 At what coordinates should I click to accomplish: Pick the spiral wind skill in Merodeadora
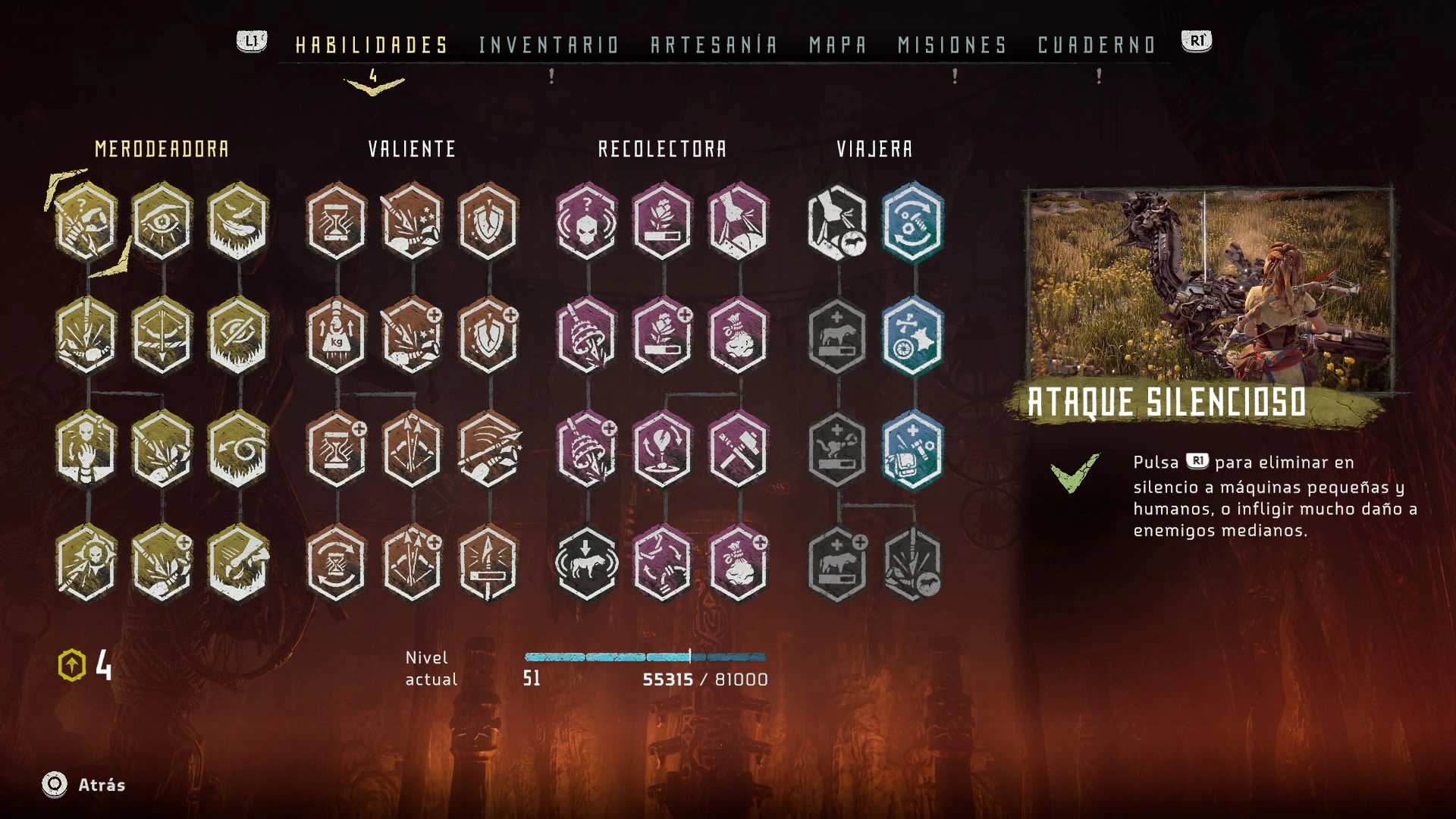pyautogui.click(x=238, y=450)
